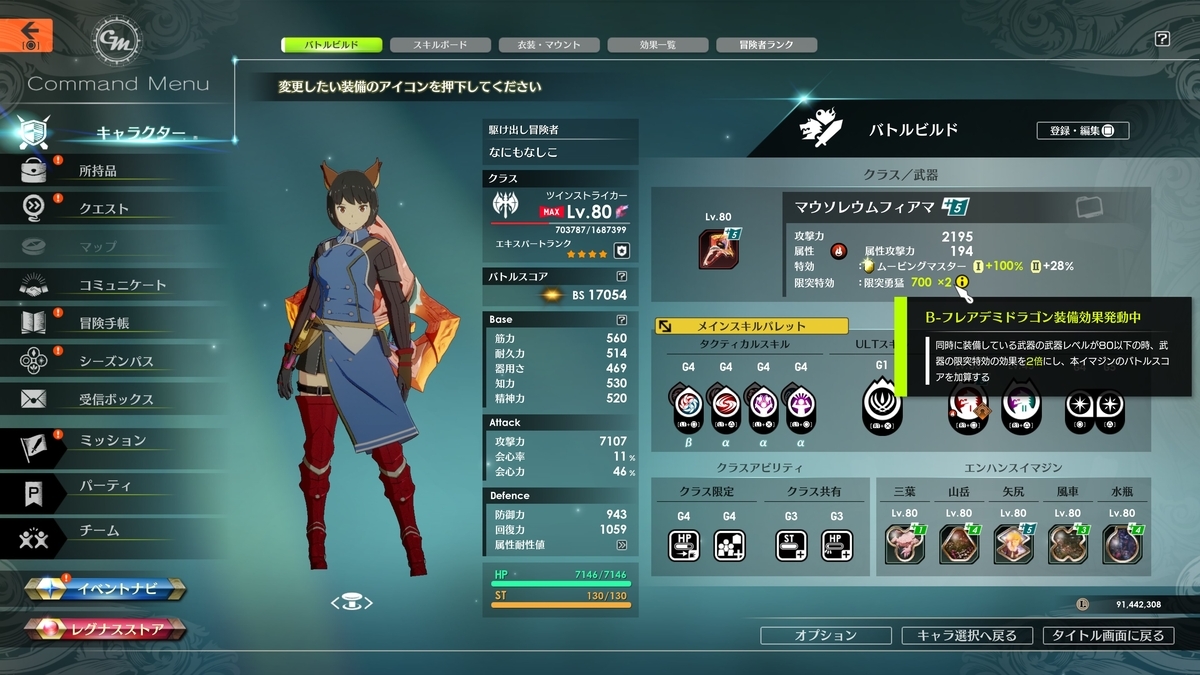Open オプション settings
Image resolution: width=1200 pixels, height=675 pixels.
(x=825, y=635)
